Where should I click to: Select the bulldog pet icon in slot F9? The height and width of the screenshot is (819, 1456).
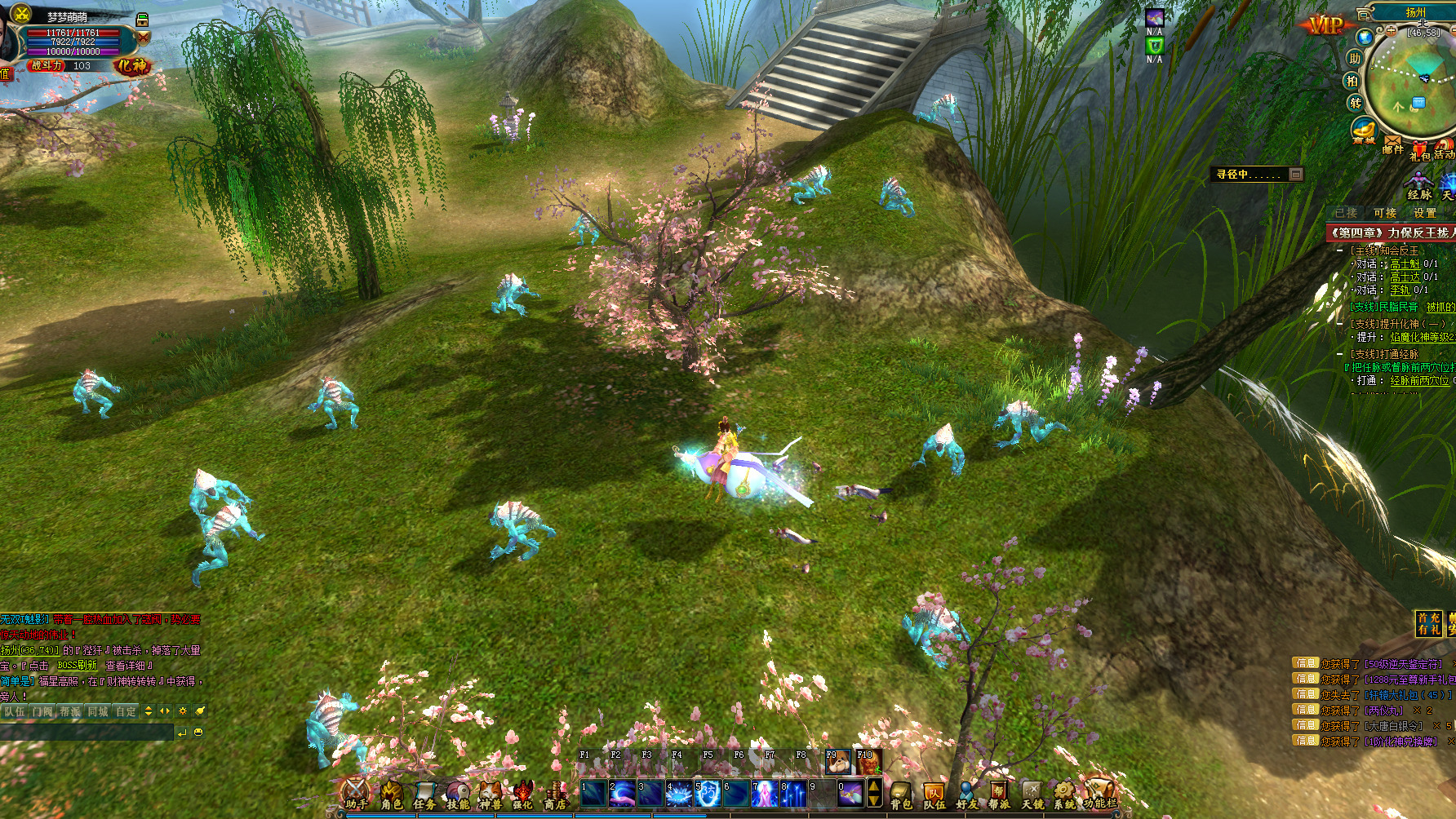[x=836, y=762]
